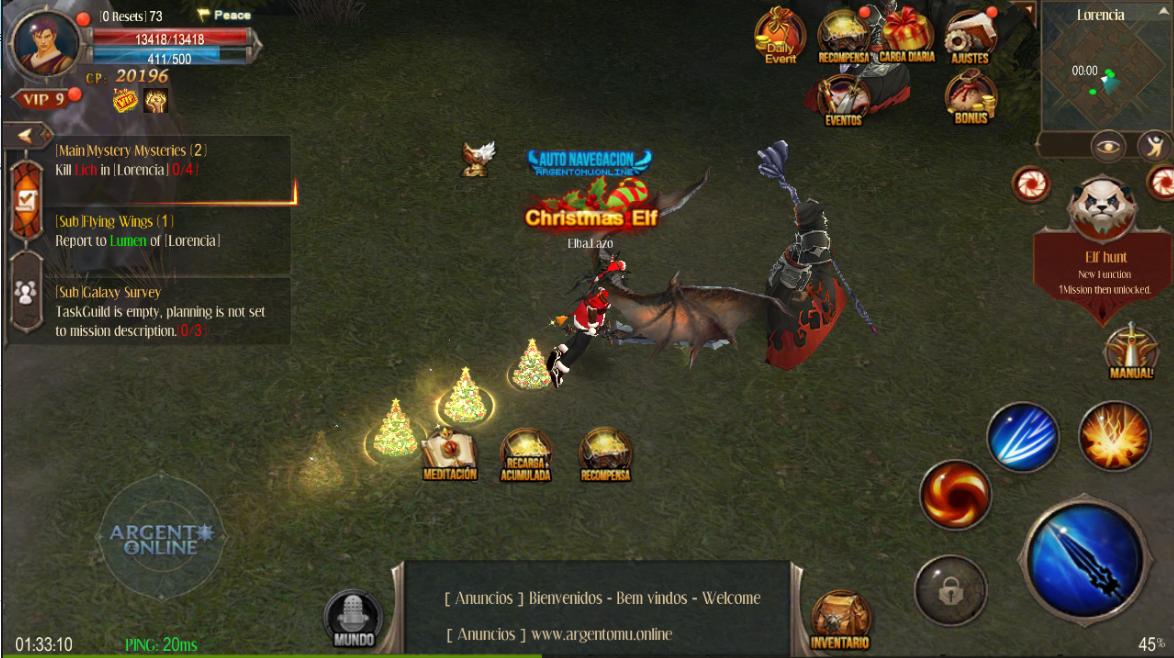Open Recarga Acumulada rewards
The height and width of the screenshot is (658, 1174).
pyautogui.click(x=525, y=456)
